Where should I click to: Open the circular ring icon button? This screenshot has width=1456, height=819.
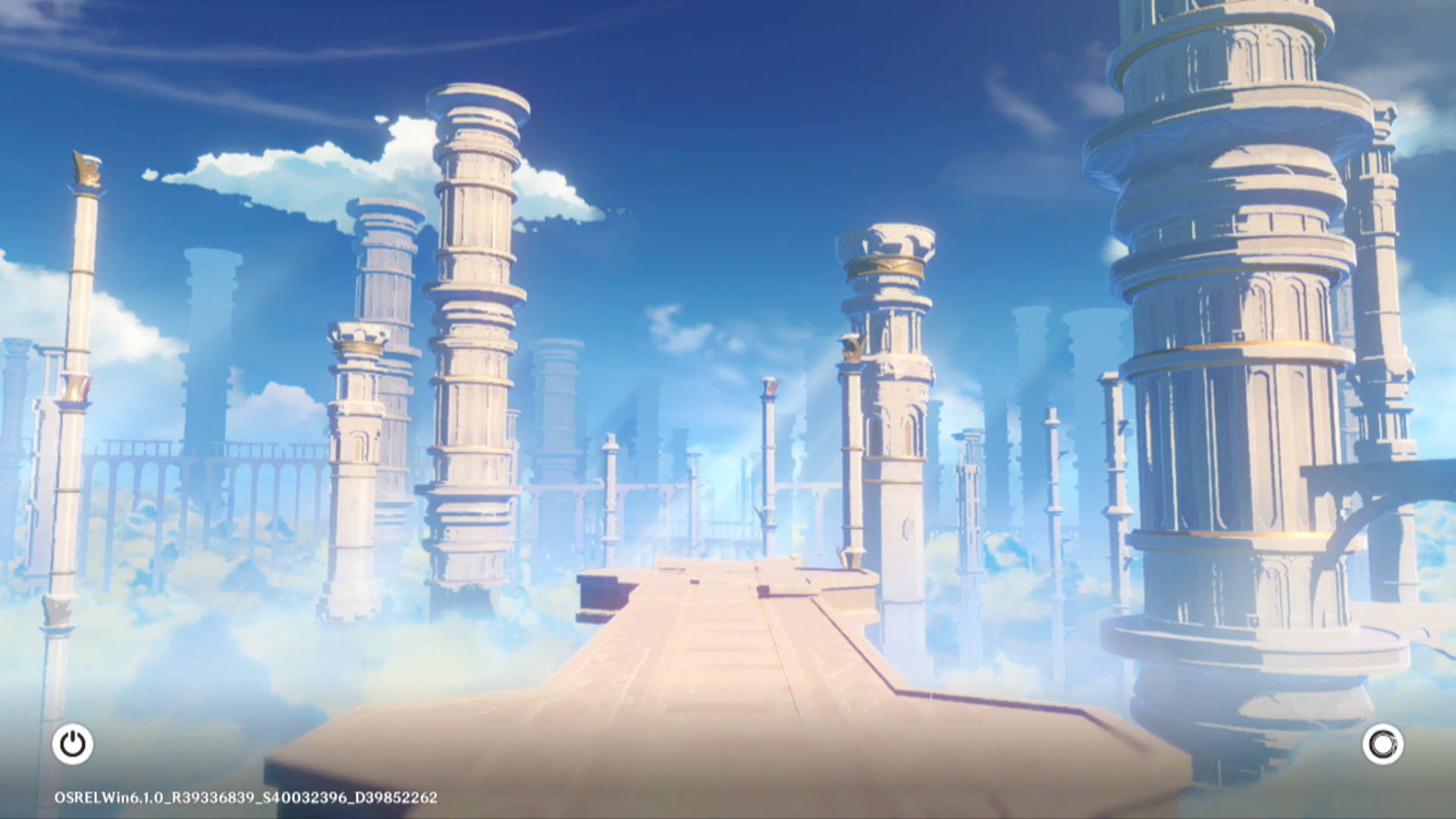point(1382,744)
